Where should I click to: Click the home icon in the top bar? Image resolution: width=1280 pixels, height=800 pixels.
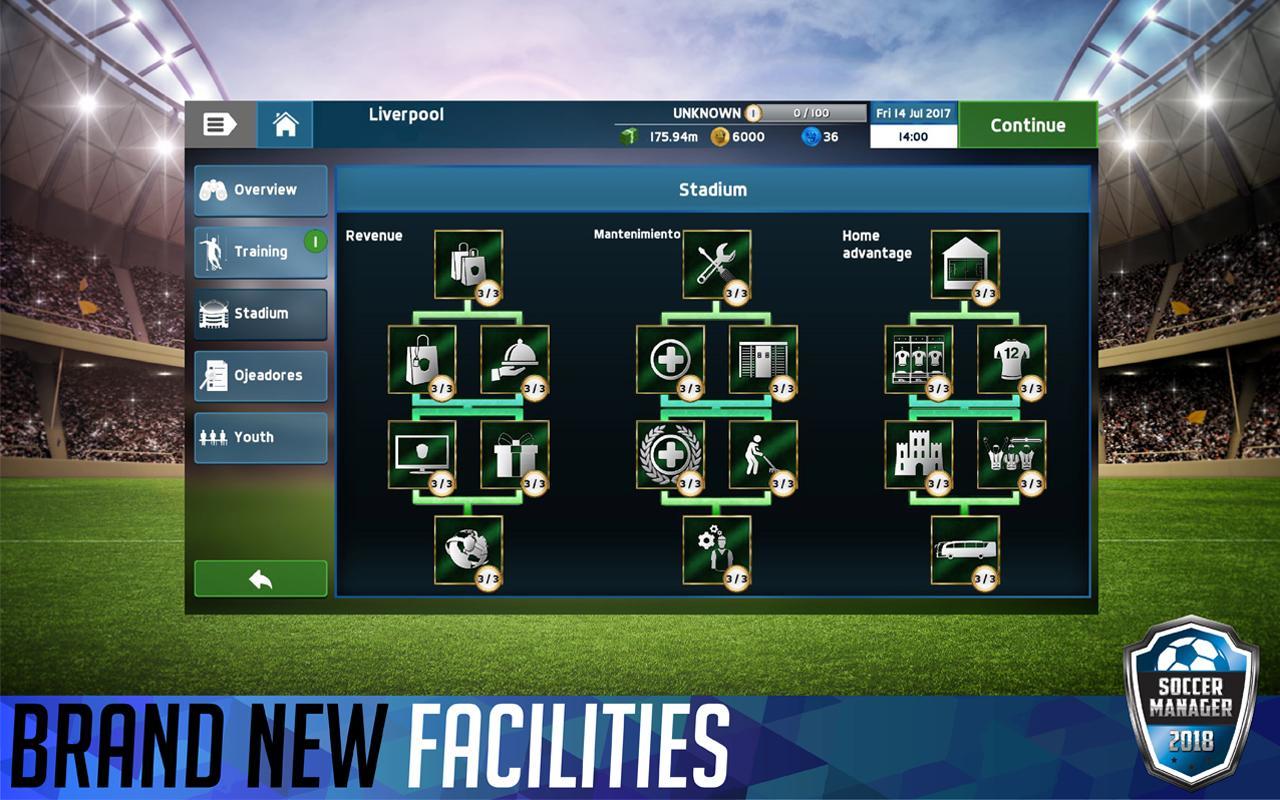click(287, 124)
